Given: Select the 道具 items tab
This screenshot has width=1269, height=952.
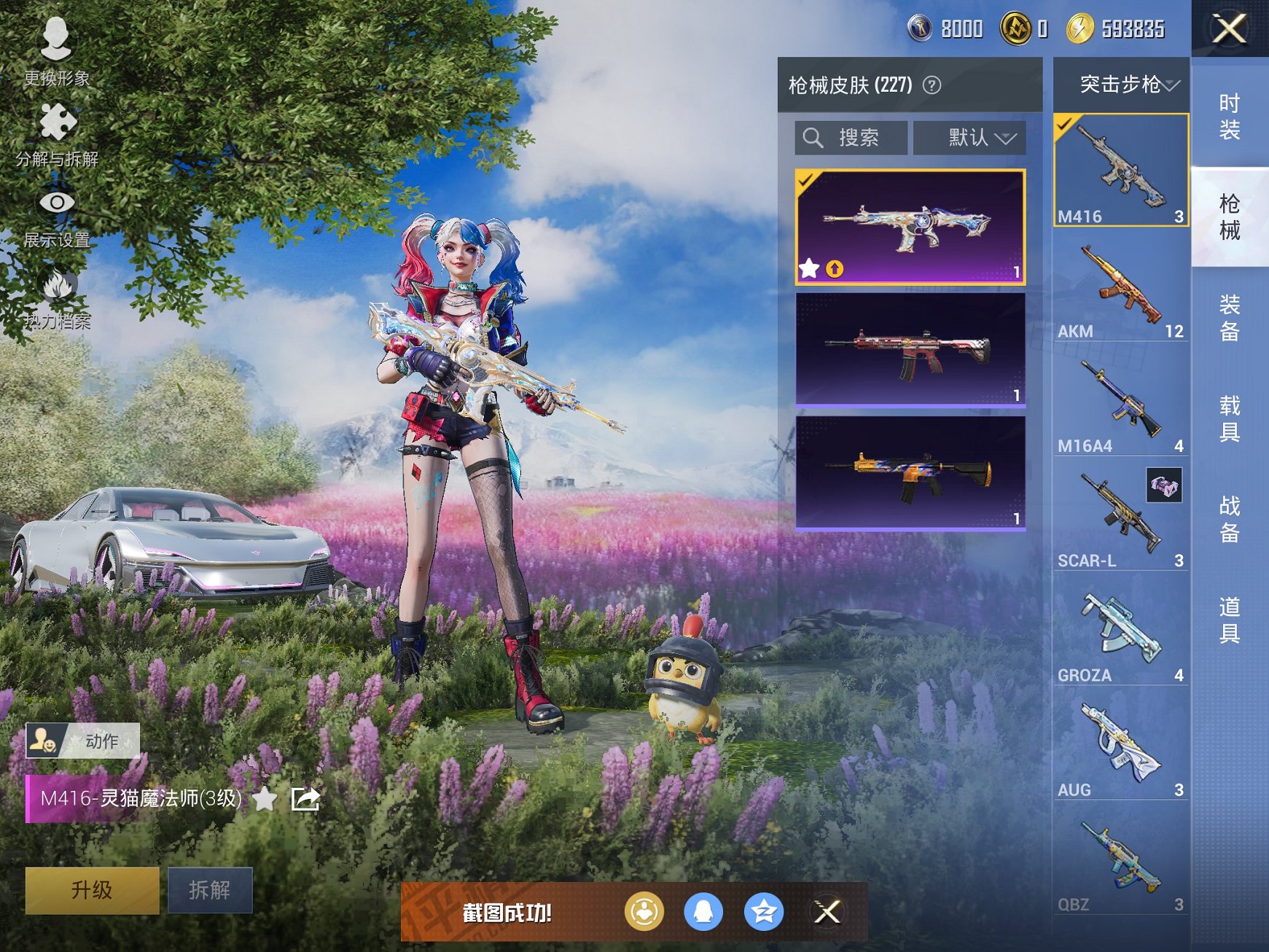Looking at the screenshot, I should [1229, 620].
